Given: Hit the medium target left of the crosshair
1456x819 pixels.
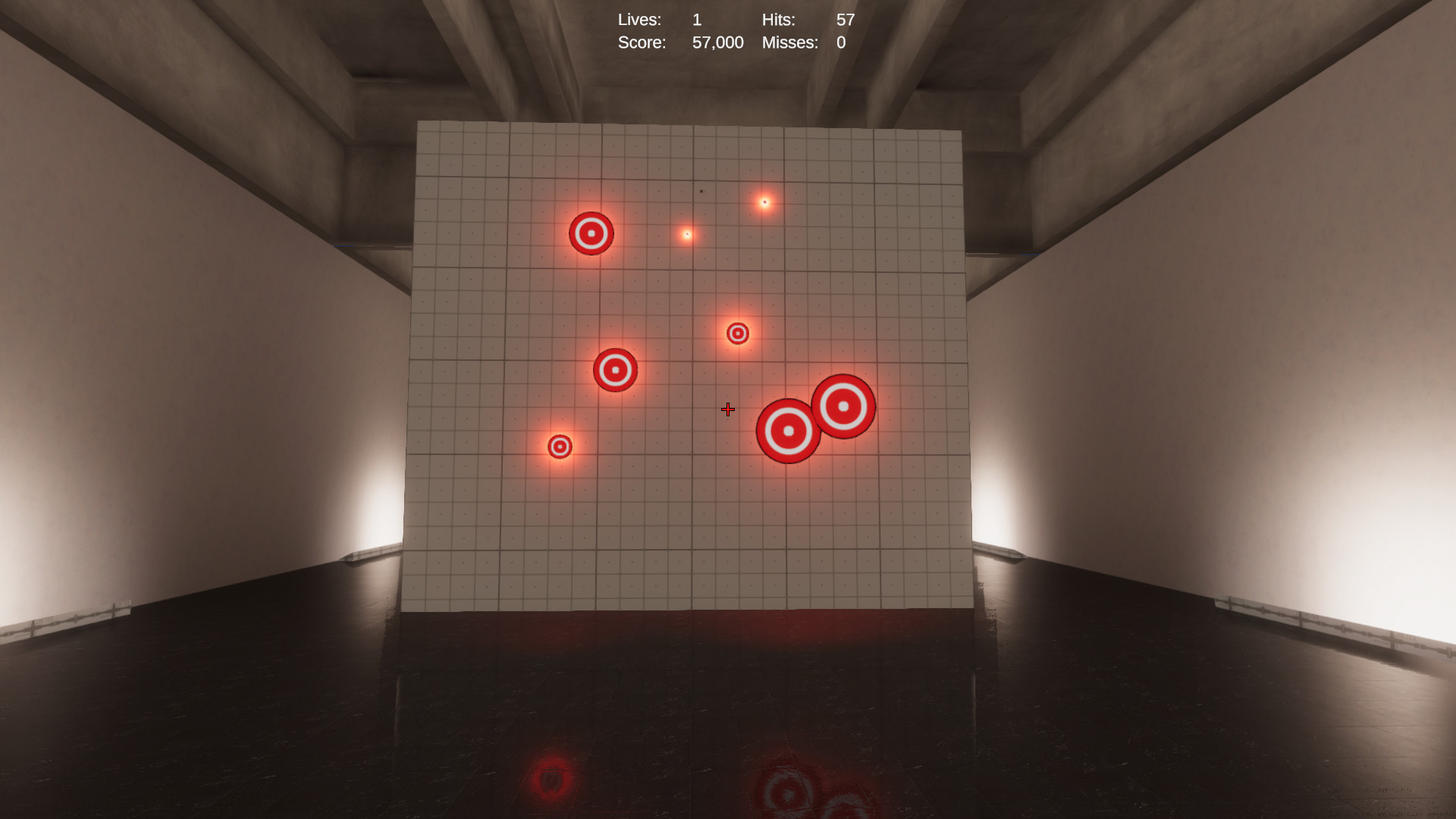Looking at the screenshot, I should click(x=615, y=369).
